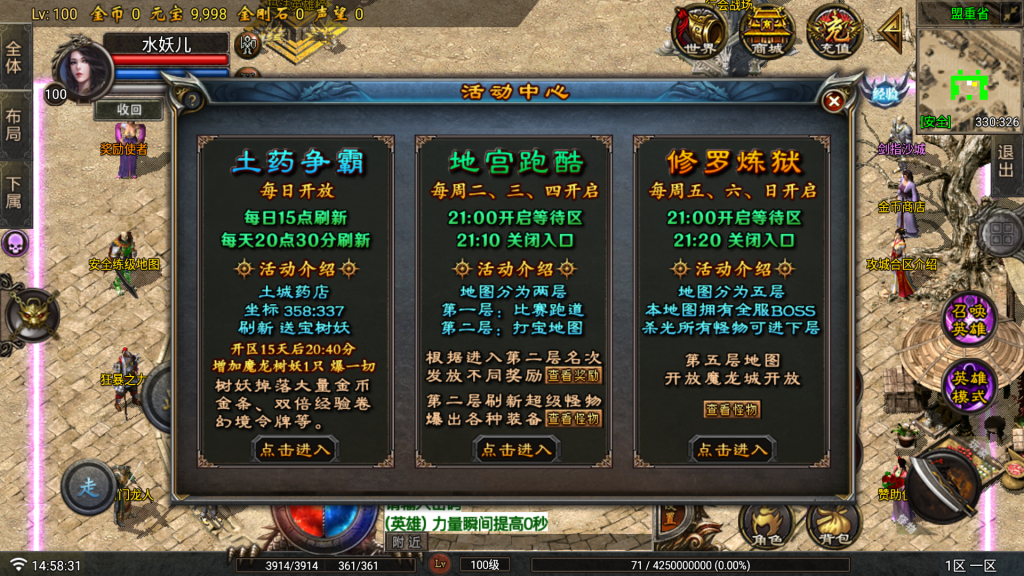View rewards with the 查看奖励 button
1024x576 pixels.
[574, 376]
